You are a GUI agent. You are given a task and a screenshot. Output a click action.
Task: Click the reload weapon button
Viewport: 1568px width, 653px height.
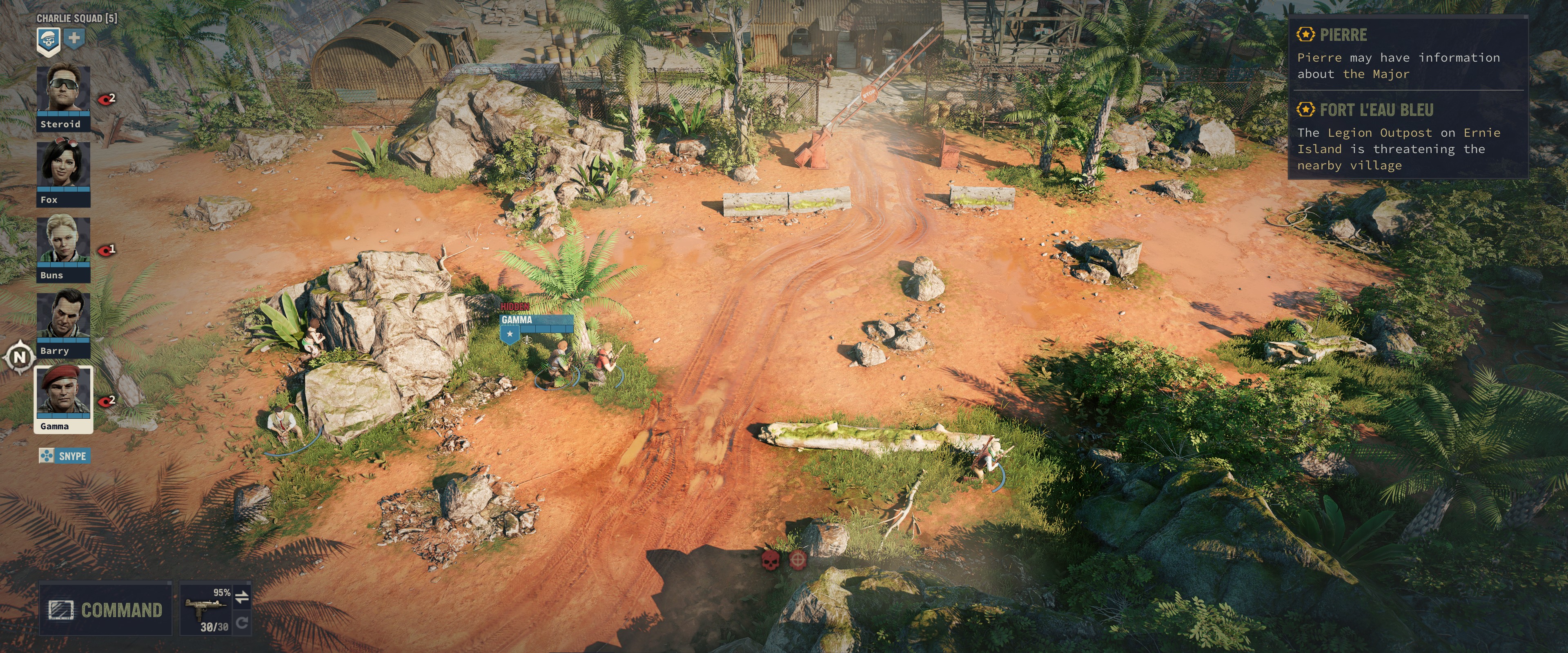[x=242, y=622]
